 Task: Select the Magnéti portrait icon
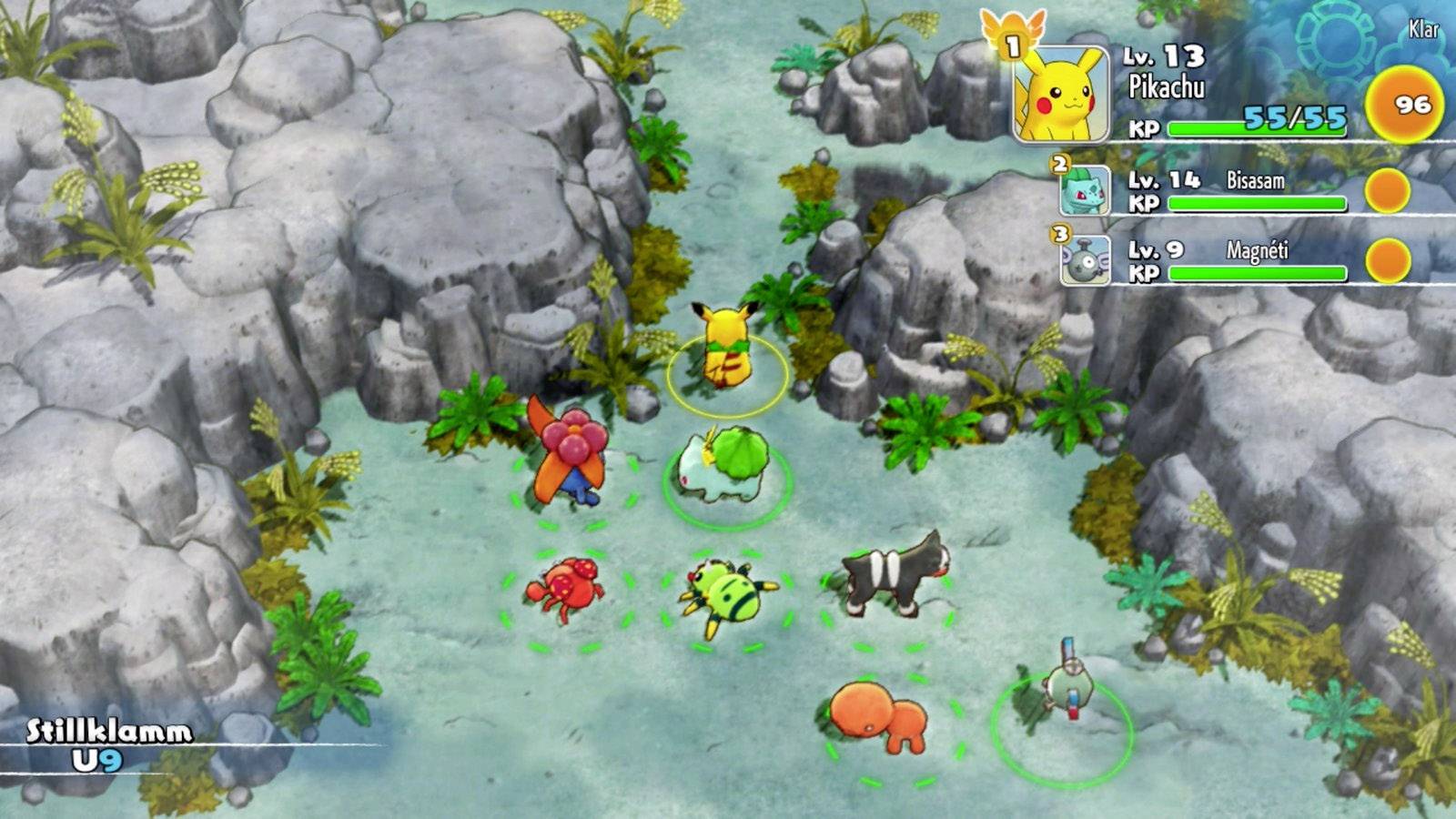(x=1085, y=261)
